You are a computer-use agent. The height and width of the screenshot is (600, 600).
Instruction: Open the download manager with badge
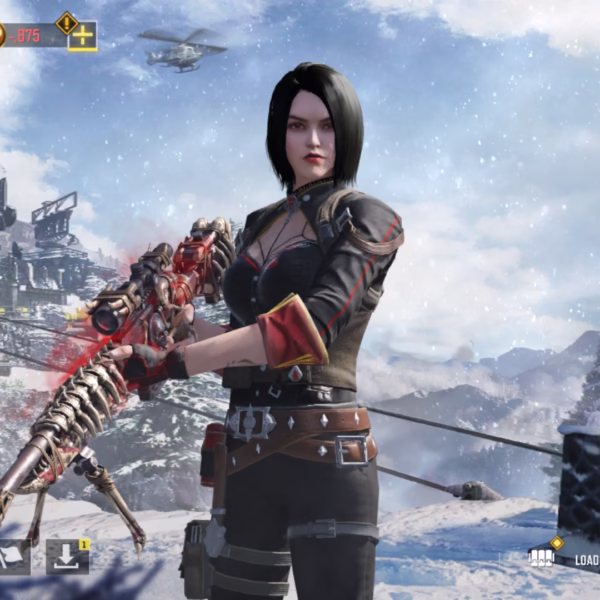click(67, 557)
